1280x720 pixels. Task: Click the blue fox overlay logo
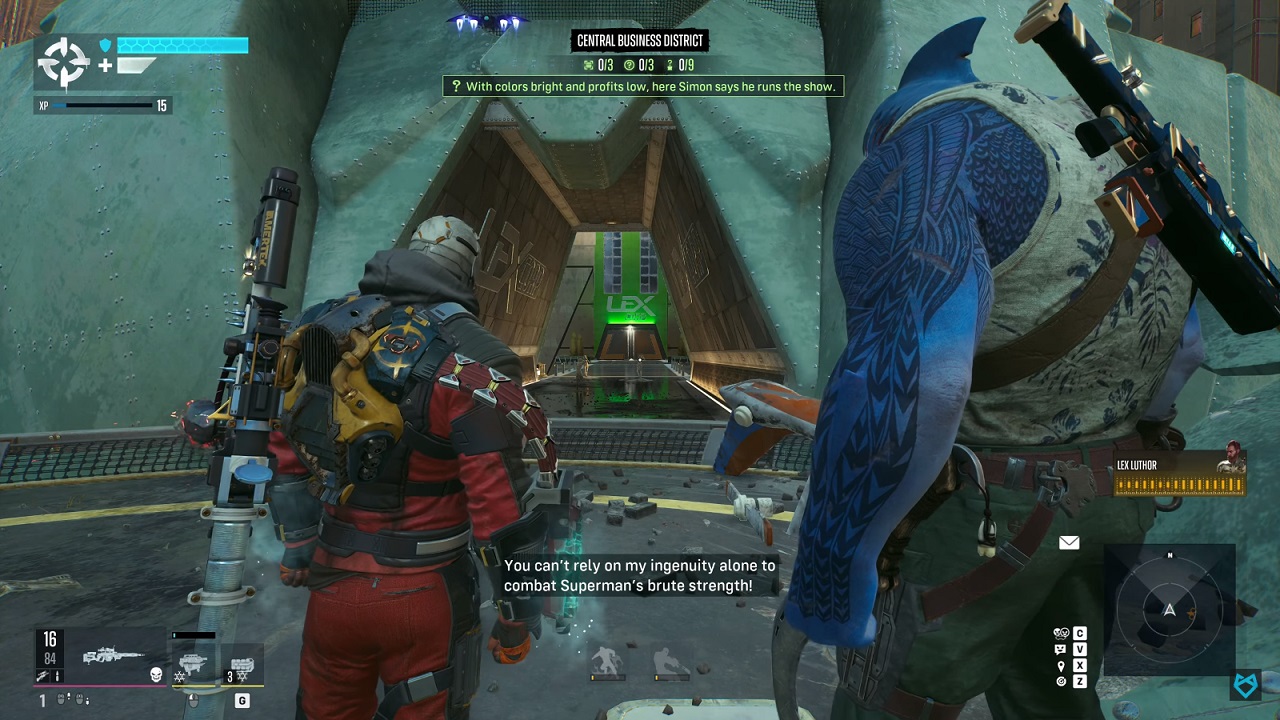[1246, 684]
